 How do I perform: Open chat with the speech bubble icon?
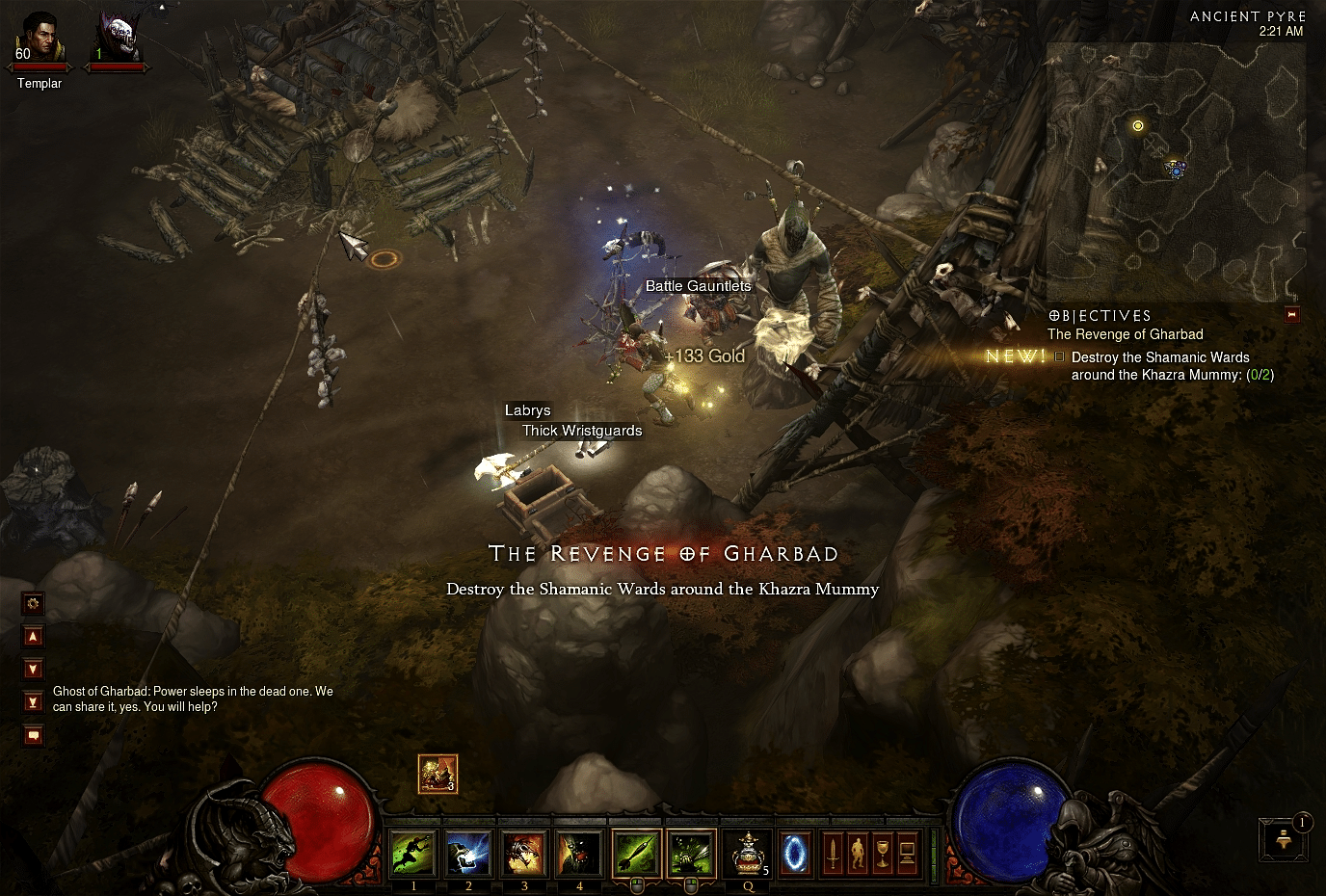pyautogui.click(x=33, y=734)
